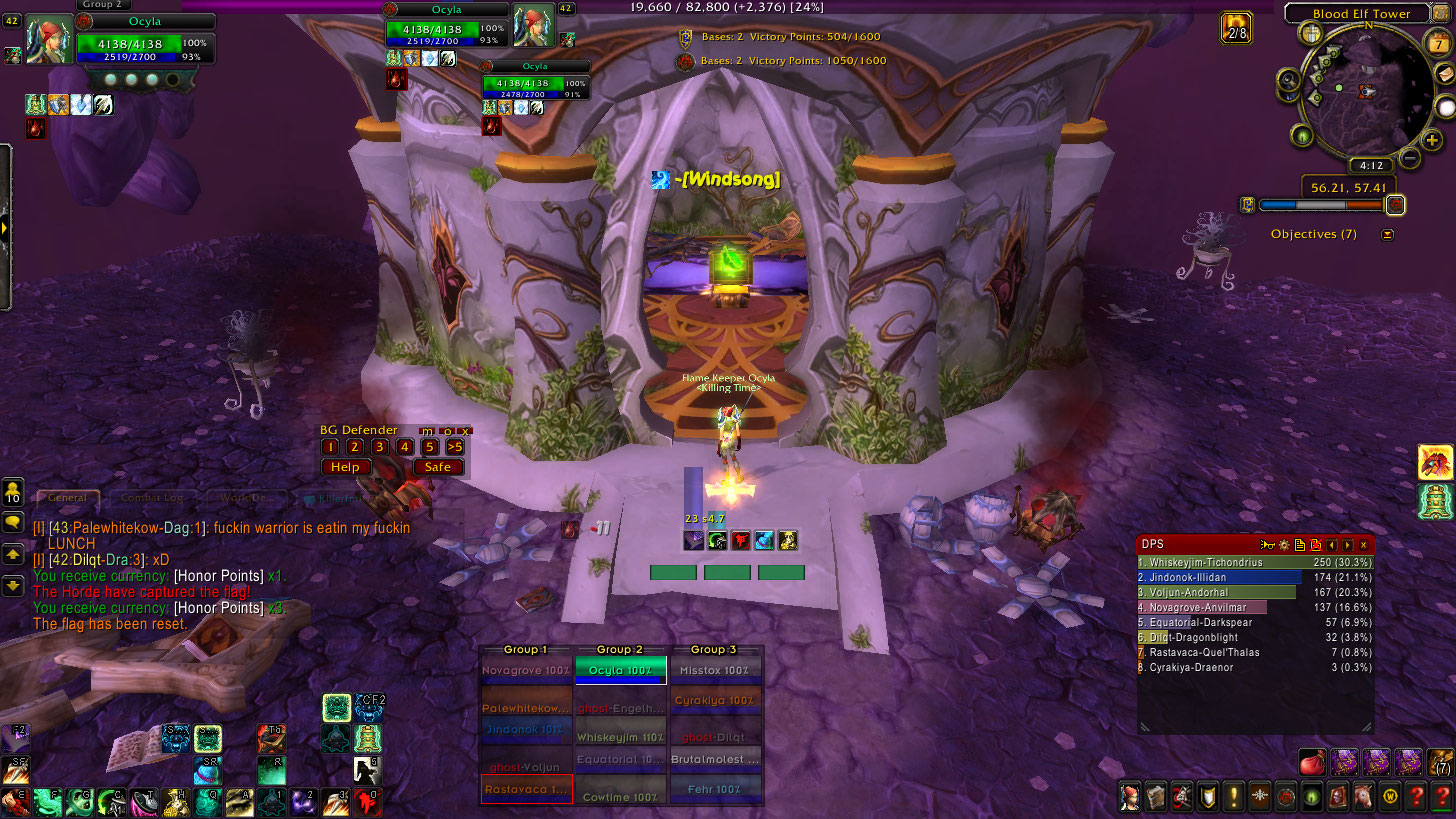Open the mount horse-head micro menu button
Viewport: 1456px width, 819px height.
[x=1362, y=797]
